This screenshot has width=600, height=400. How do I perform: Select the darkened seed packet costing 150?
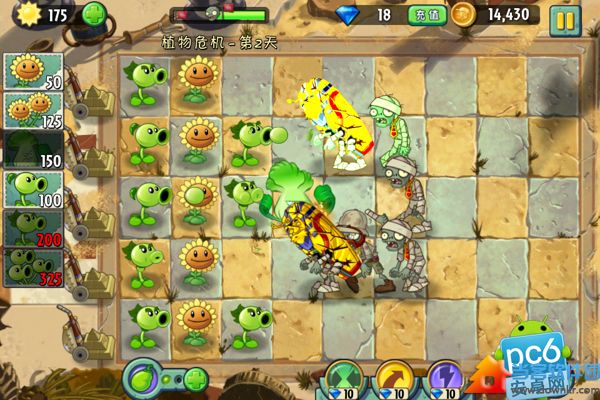[x=33, y=149]
